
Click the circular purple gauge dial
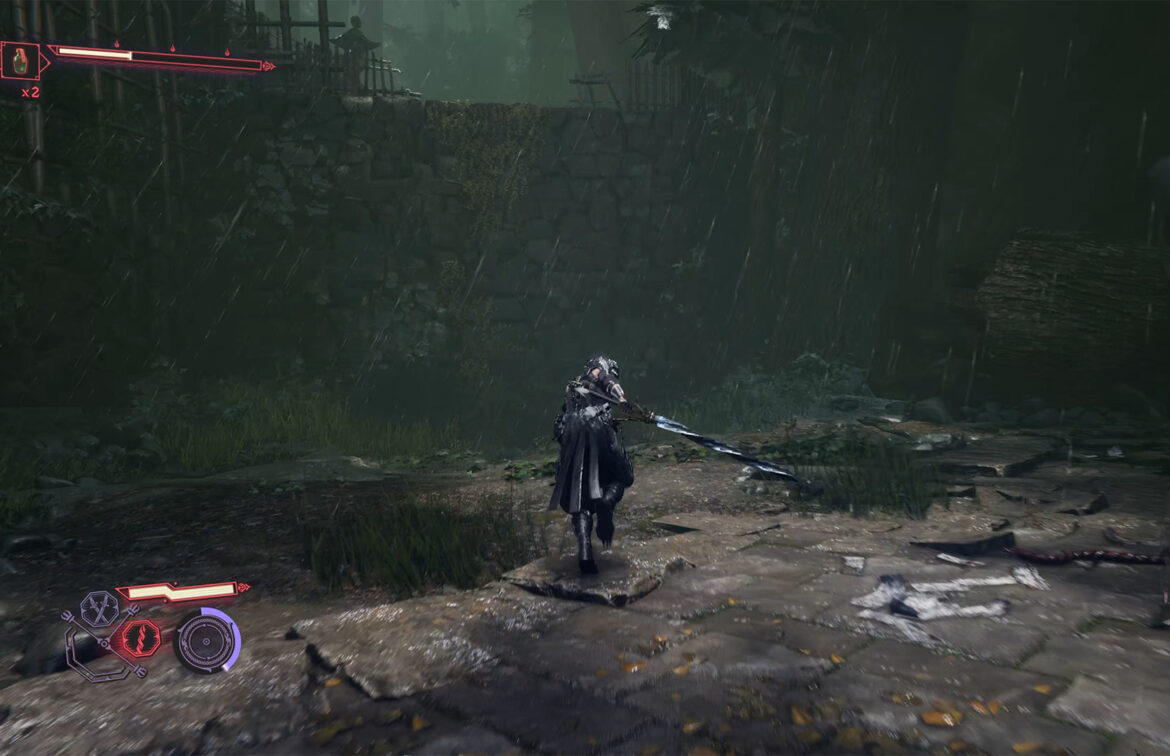[x=206, y=641]
